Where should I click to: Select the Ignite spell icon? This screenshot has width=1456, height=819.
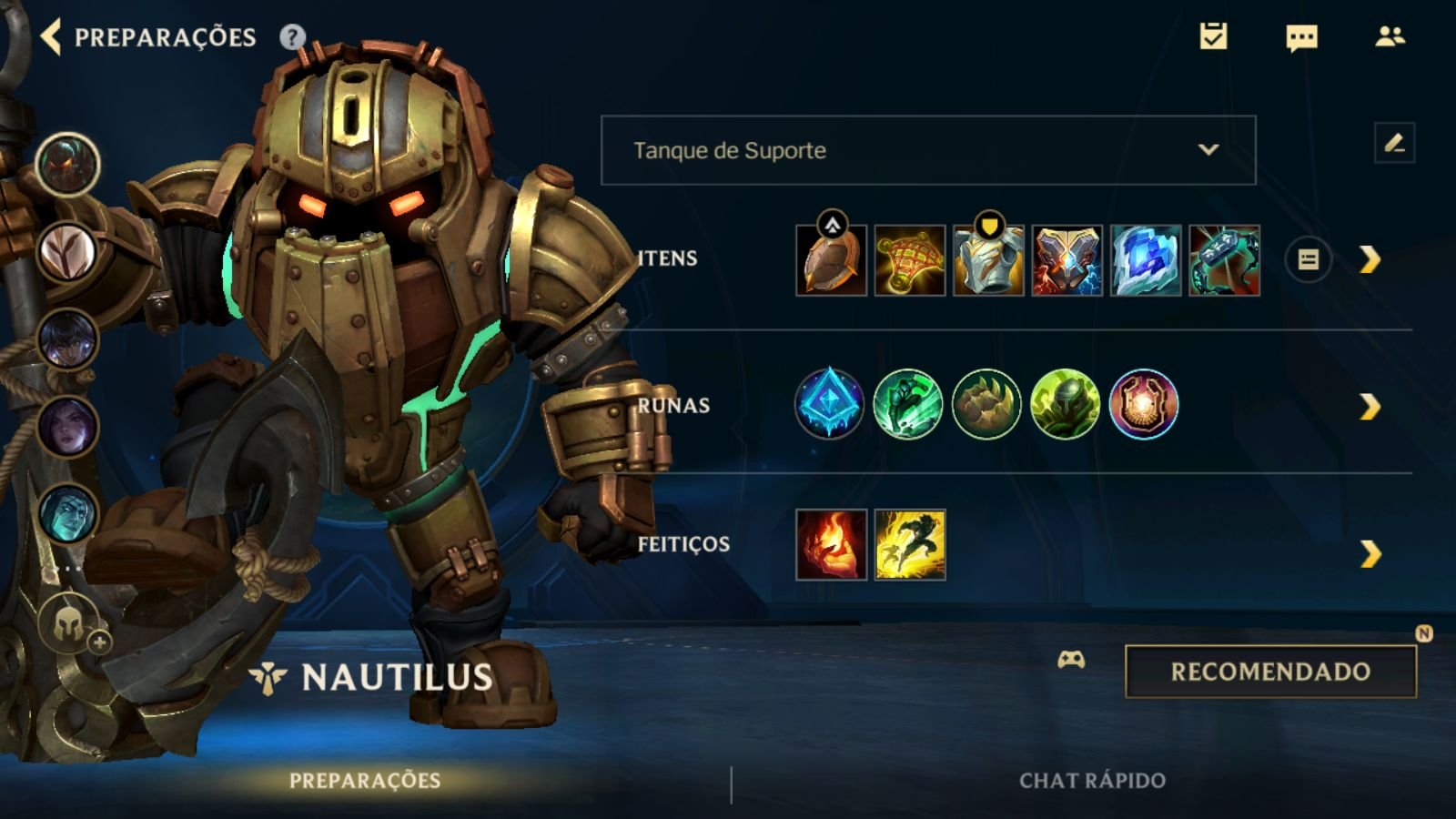pyautogui.click(x=831, y=545)
